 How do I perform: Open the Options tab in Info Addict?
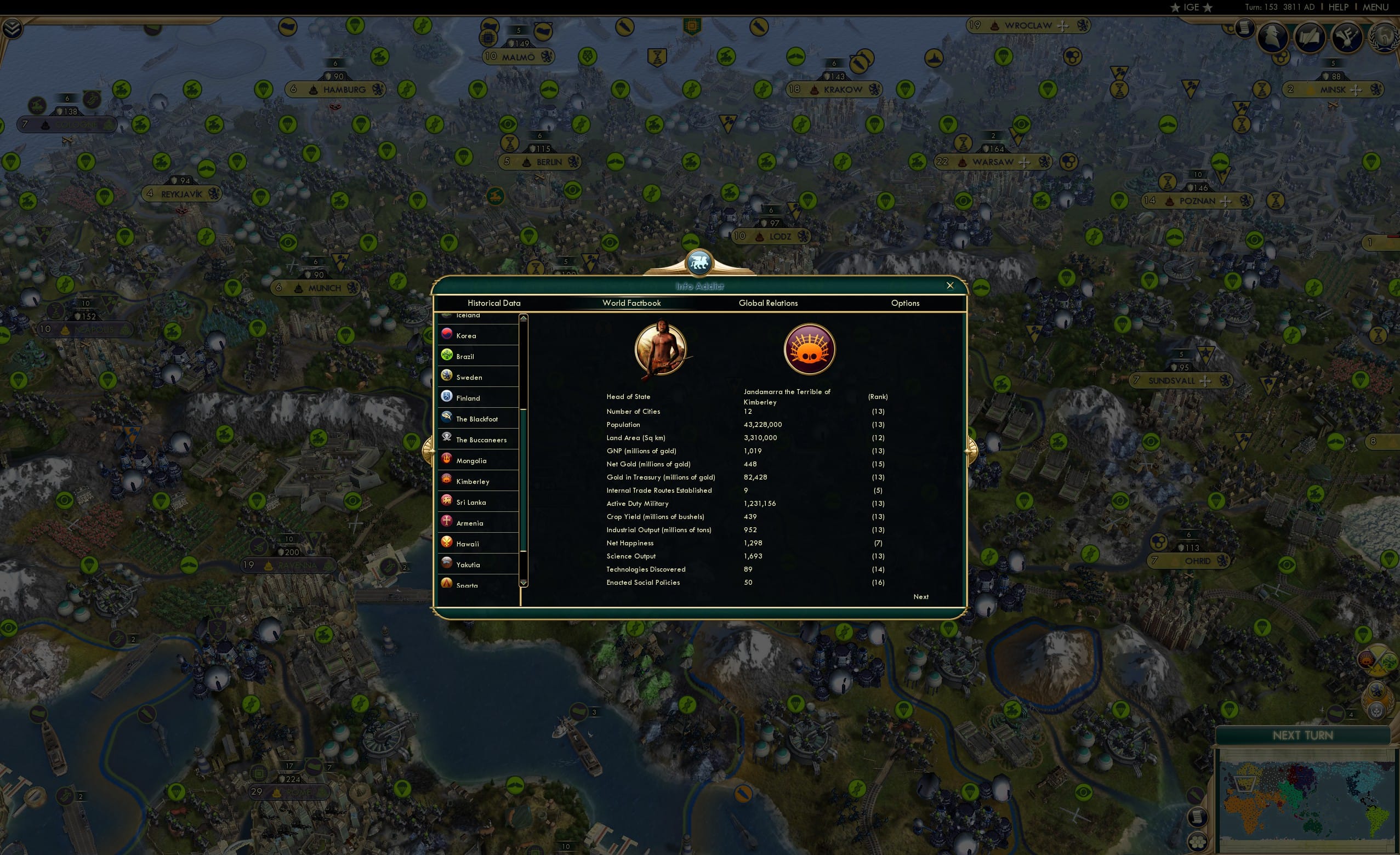pyautogui.click(x=906, y=303)
